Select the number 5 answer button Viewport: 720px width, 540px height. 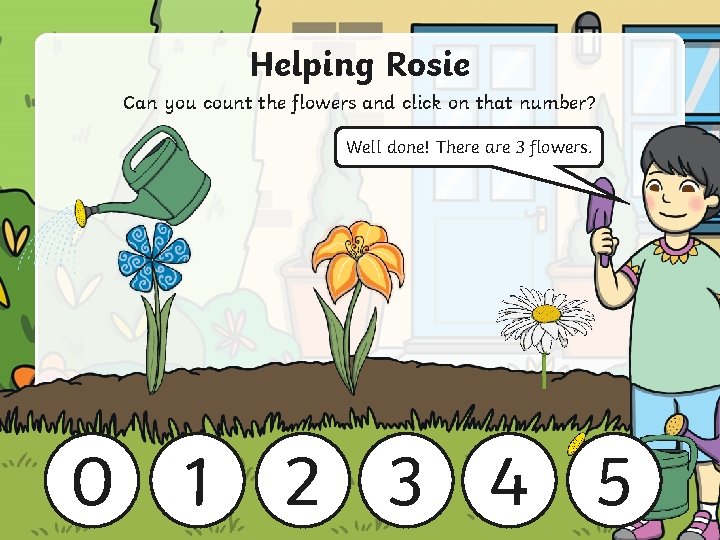[x=614, y=482]
